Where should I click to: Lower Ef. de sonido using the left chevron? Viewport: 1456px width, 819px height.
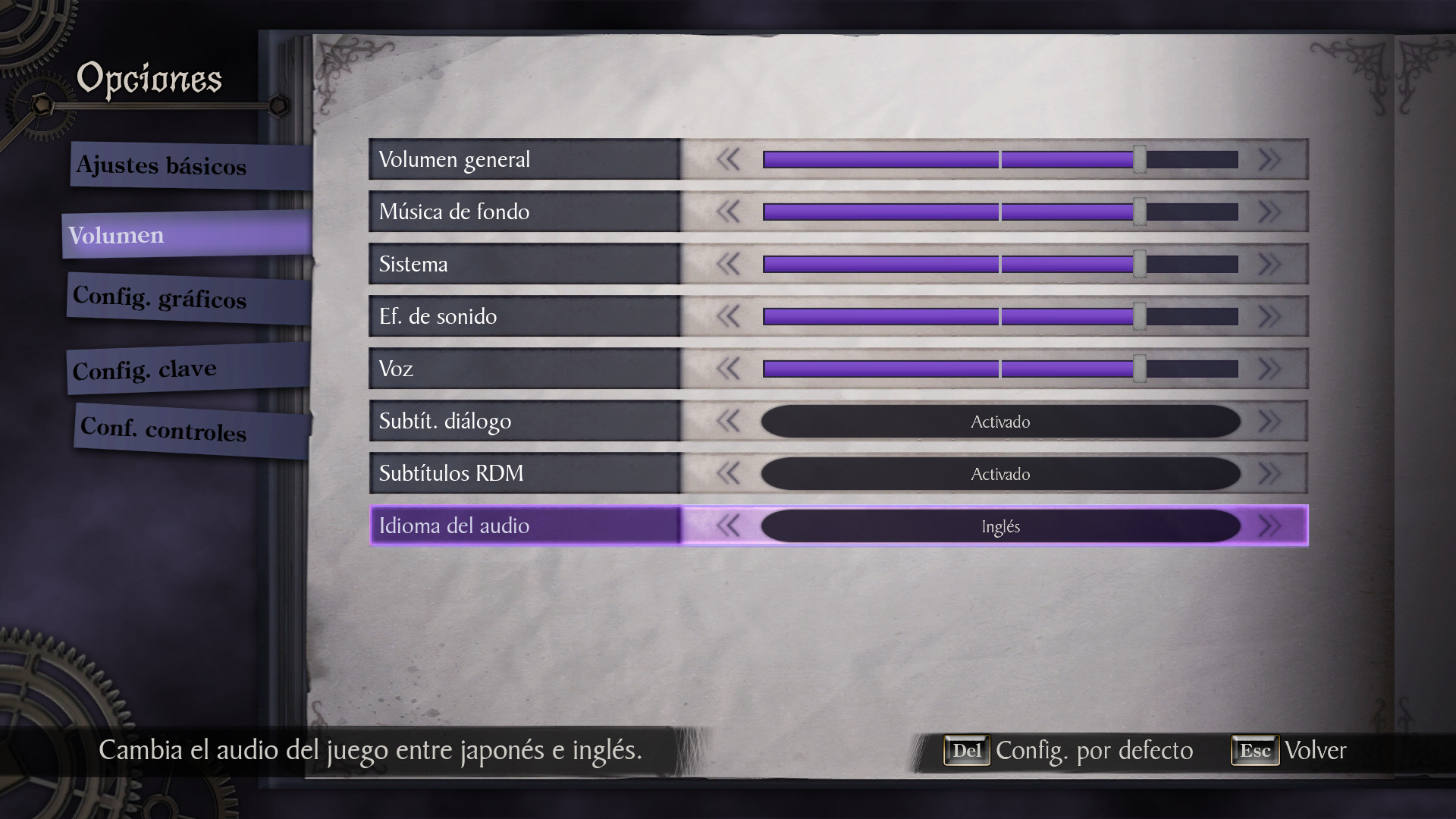pyautogui.click(x=729, y=316)
